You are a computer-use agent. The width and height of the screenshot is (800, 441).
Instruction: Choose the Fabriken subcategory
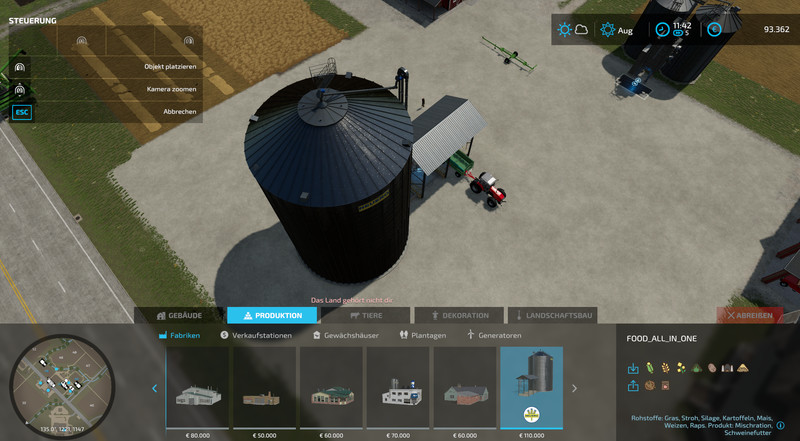point(179,336)
